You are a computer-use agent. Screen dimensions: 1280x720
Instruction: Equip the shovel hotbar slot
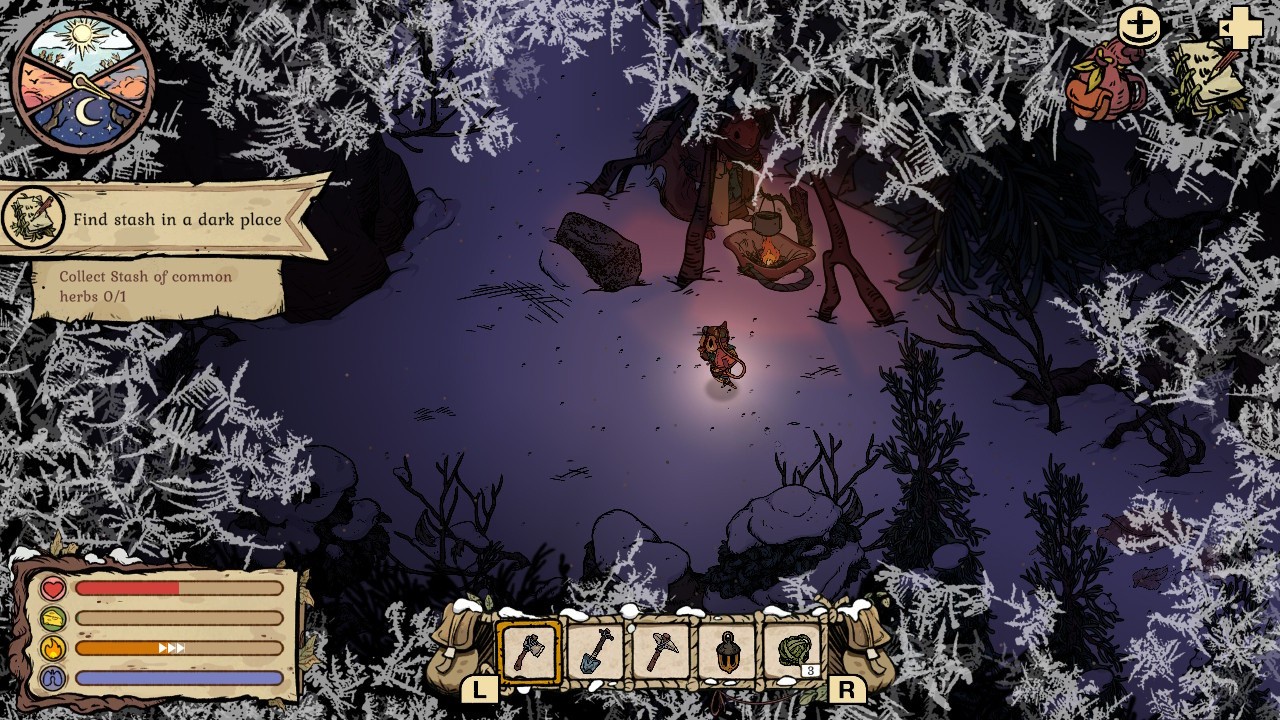click(x=596, y=652)
